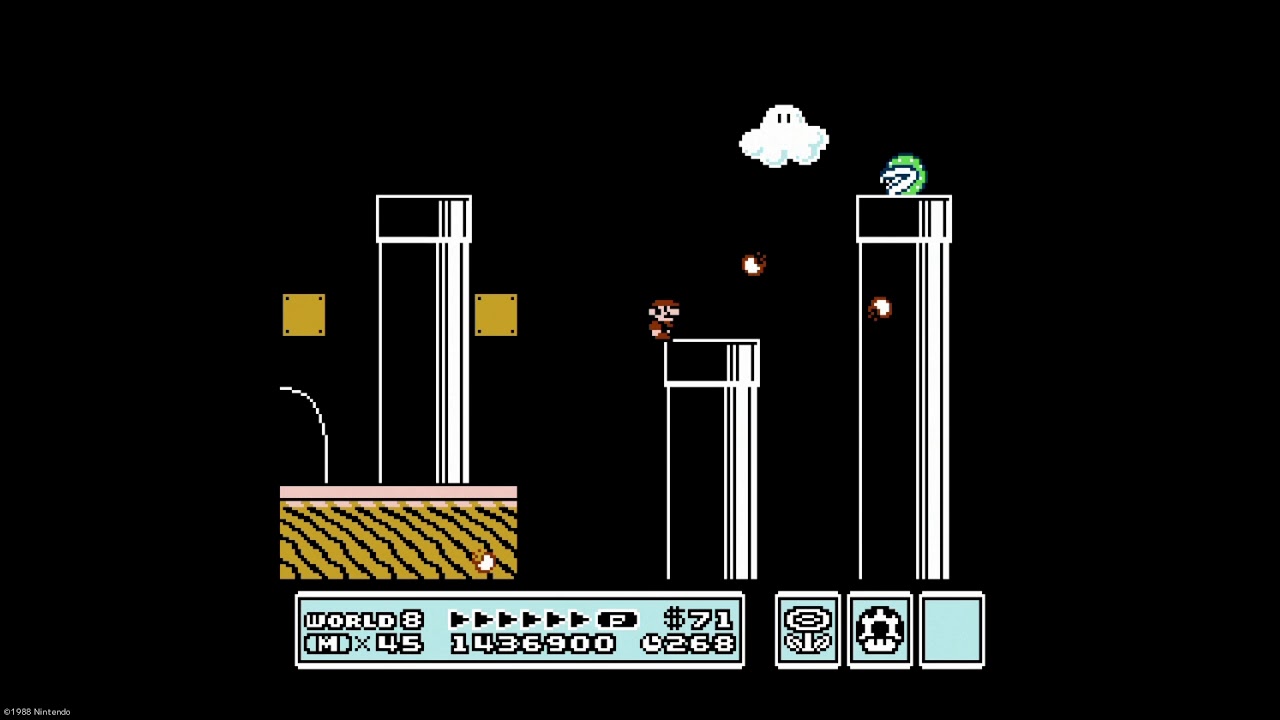Select the WORLD 8 label
Viewport: 1280px width, 720px height.
363,618
